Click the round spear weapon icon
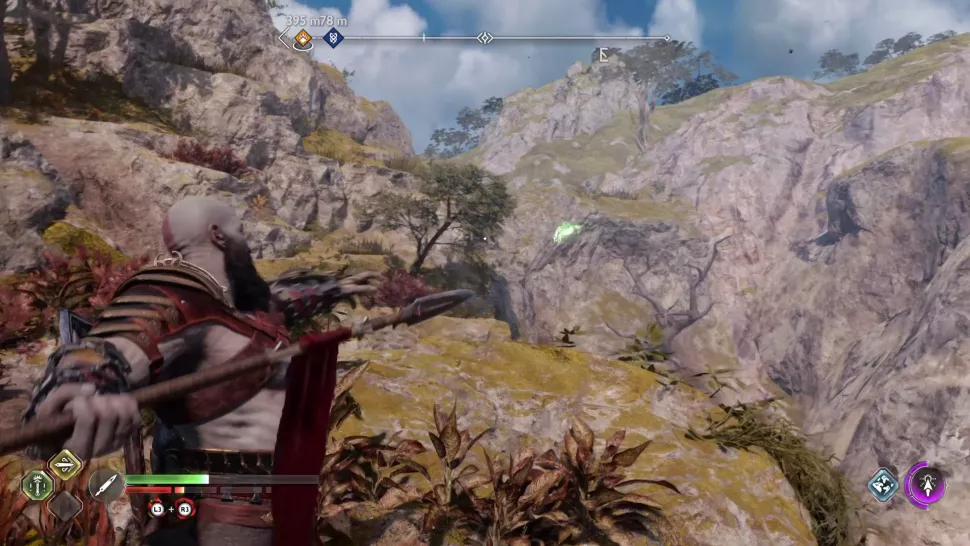Image resolution: width=970 pixels, height=546 pixels. [x=105, y=486]
